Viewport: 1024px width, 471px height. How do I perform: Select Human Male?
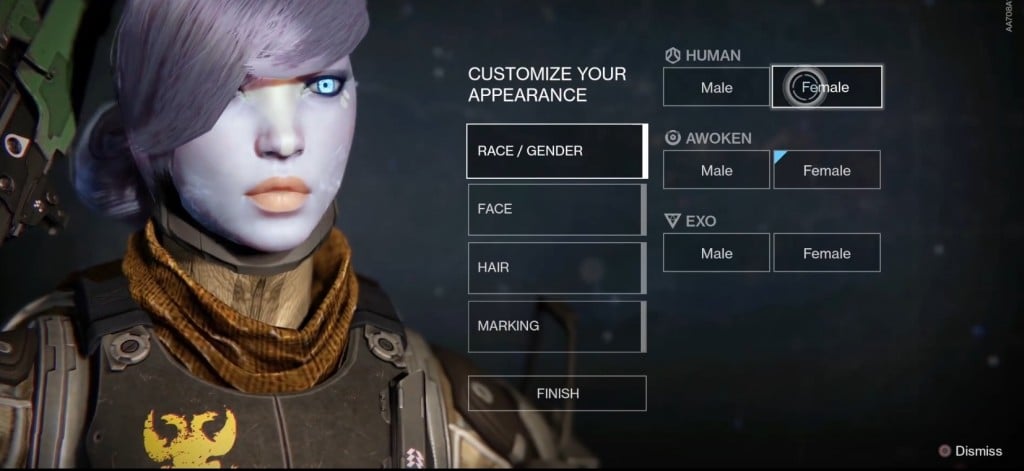716,87
